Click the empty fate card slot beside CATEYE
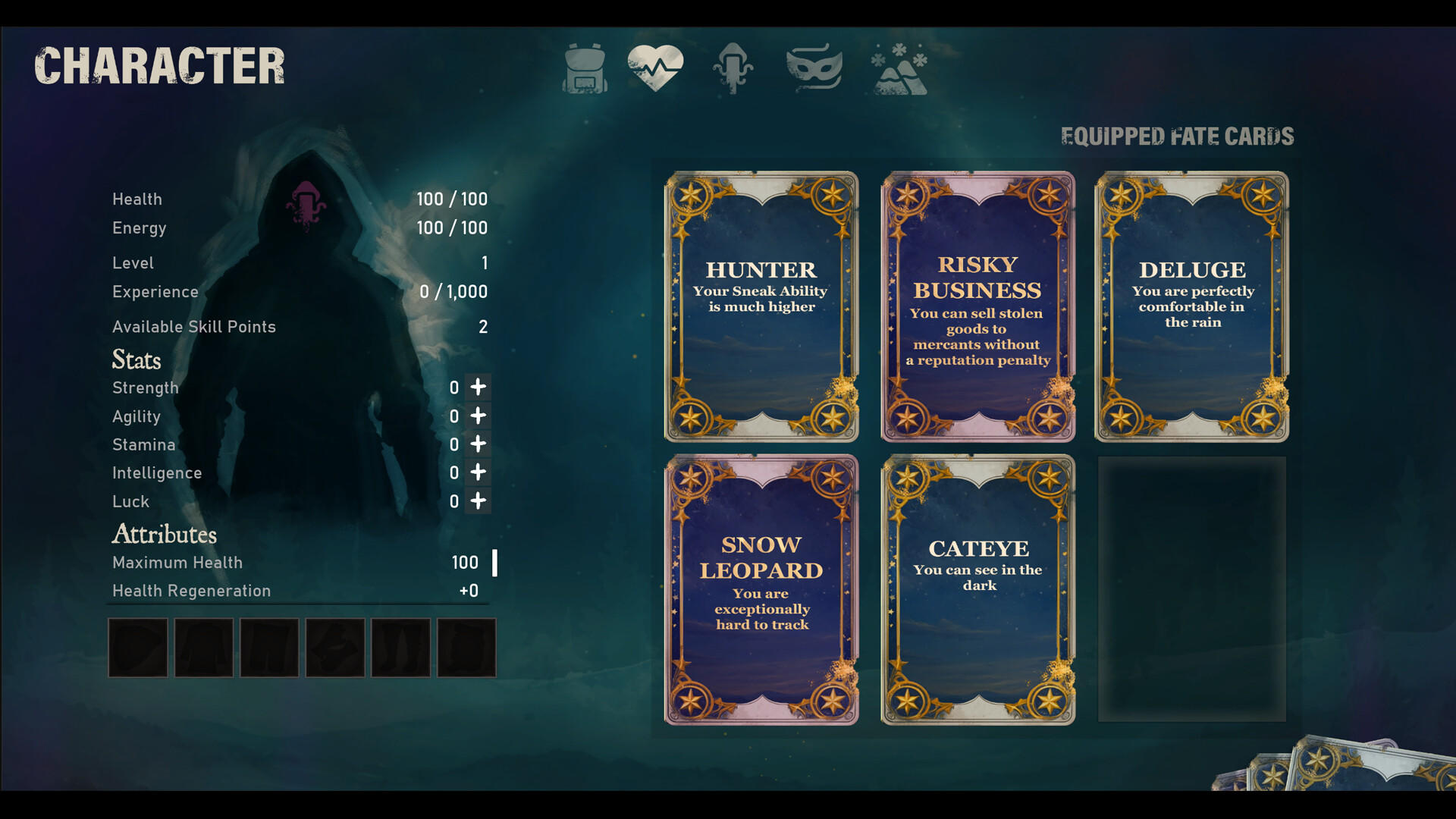 click(1192, 588)
